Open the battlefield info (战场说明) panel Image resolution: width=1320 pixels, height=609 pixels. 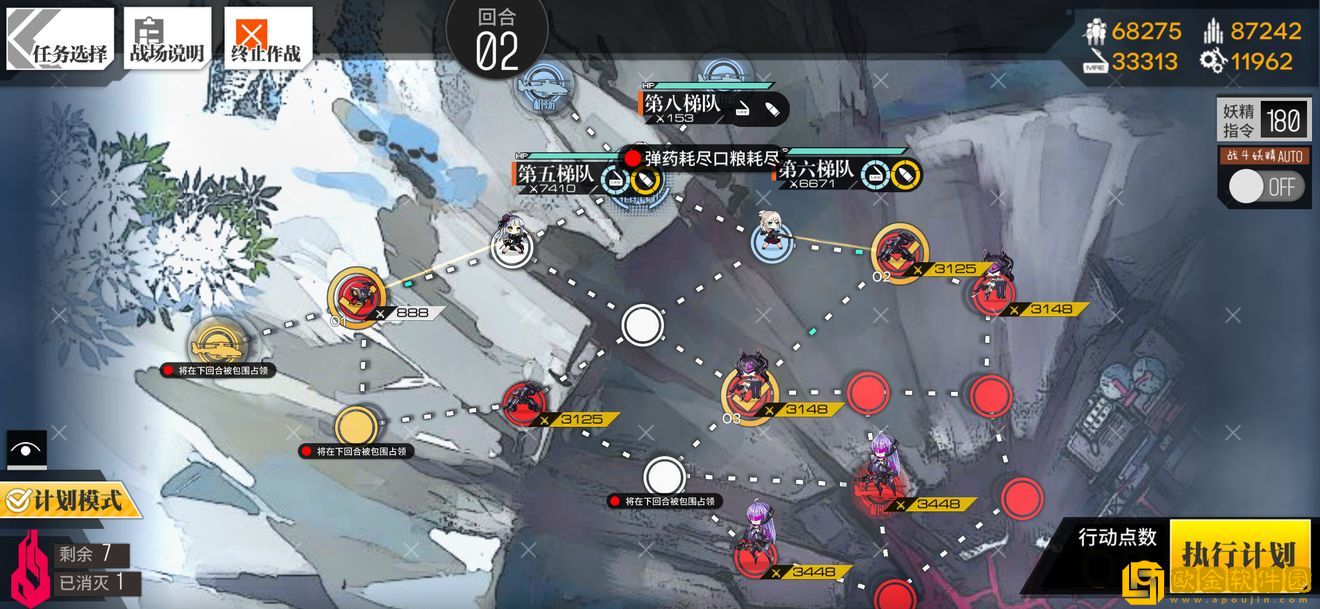[x=167, y=39]
